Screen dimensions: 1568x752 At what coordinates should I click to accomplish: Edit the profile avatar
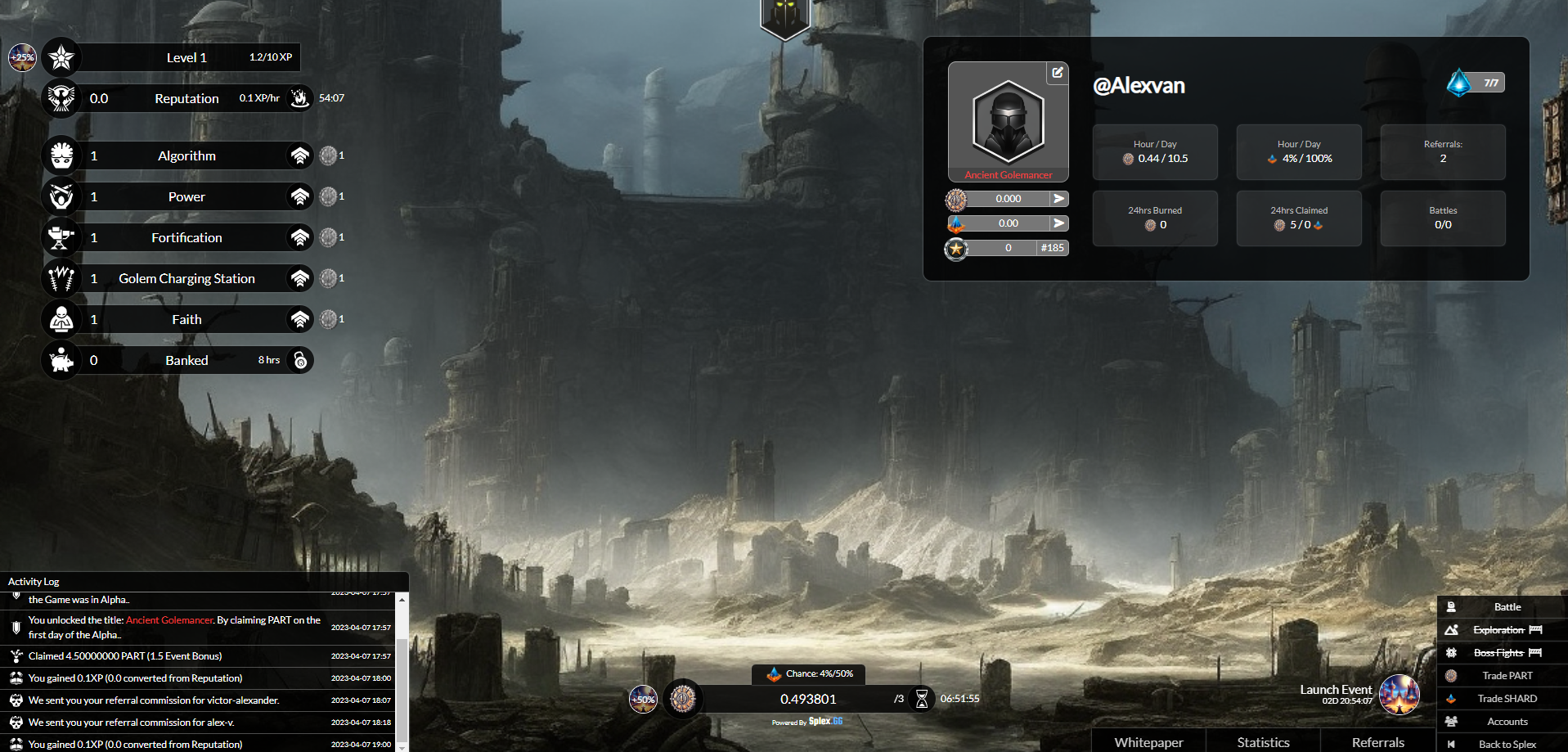coord(1058,73)
